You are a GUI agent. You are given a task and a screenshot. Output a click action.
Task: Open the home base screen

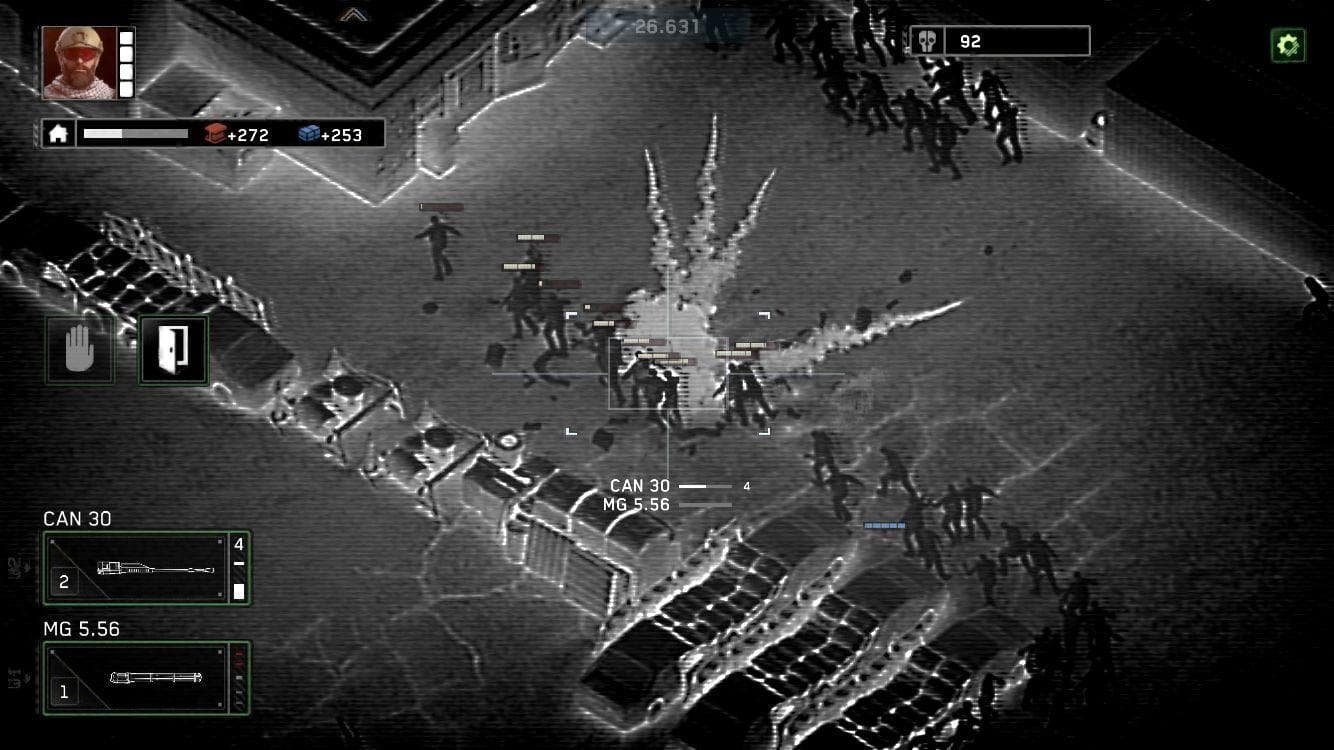click(58, 132)
